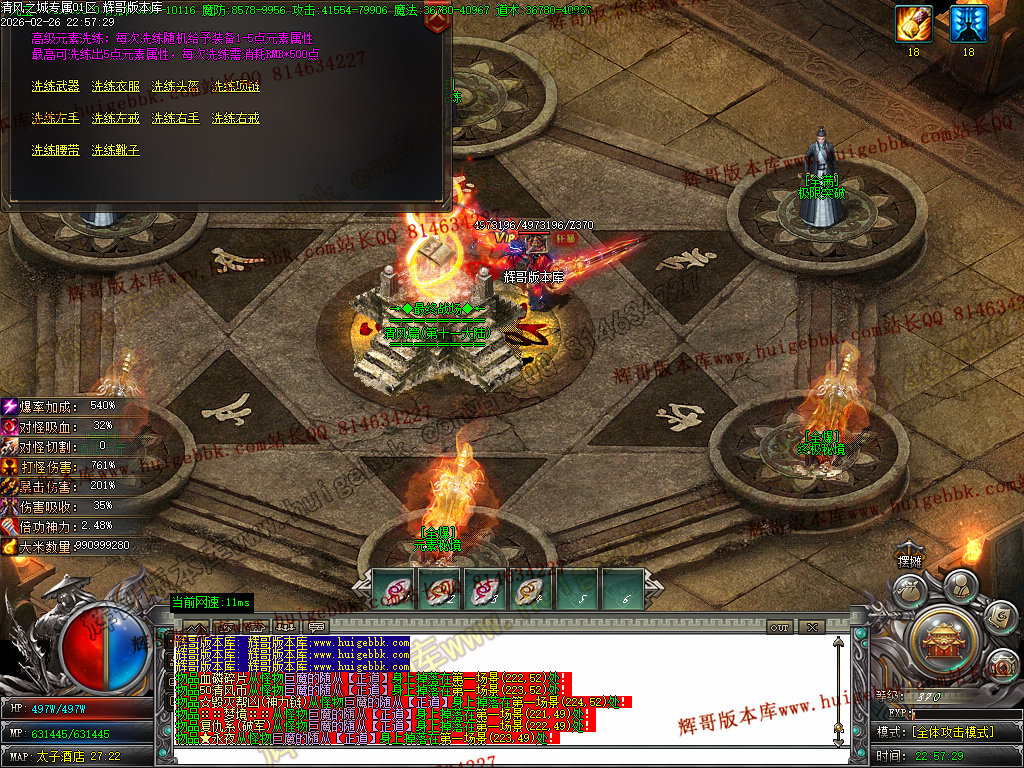Click the 洗练靴子 boots refine link
Image resolution: width=1024 pixels, height=768 pixels.
[x=115, y=150]
